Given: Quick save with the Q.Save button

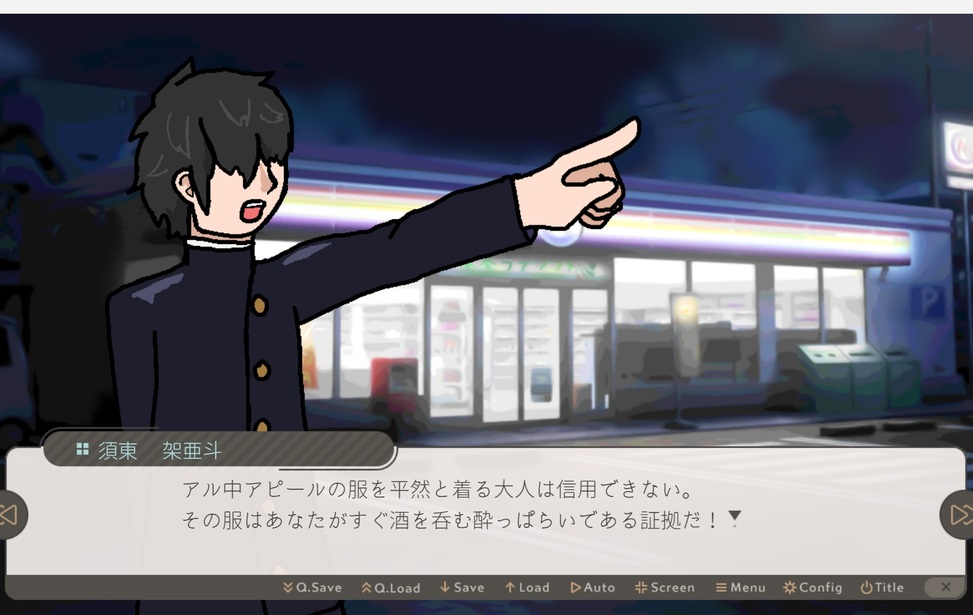Looking at the screenshot, I should point(312,588).
